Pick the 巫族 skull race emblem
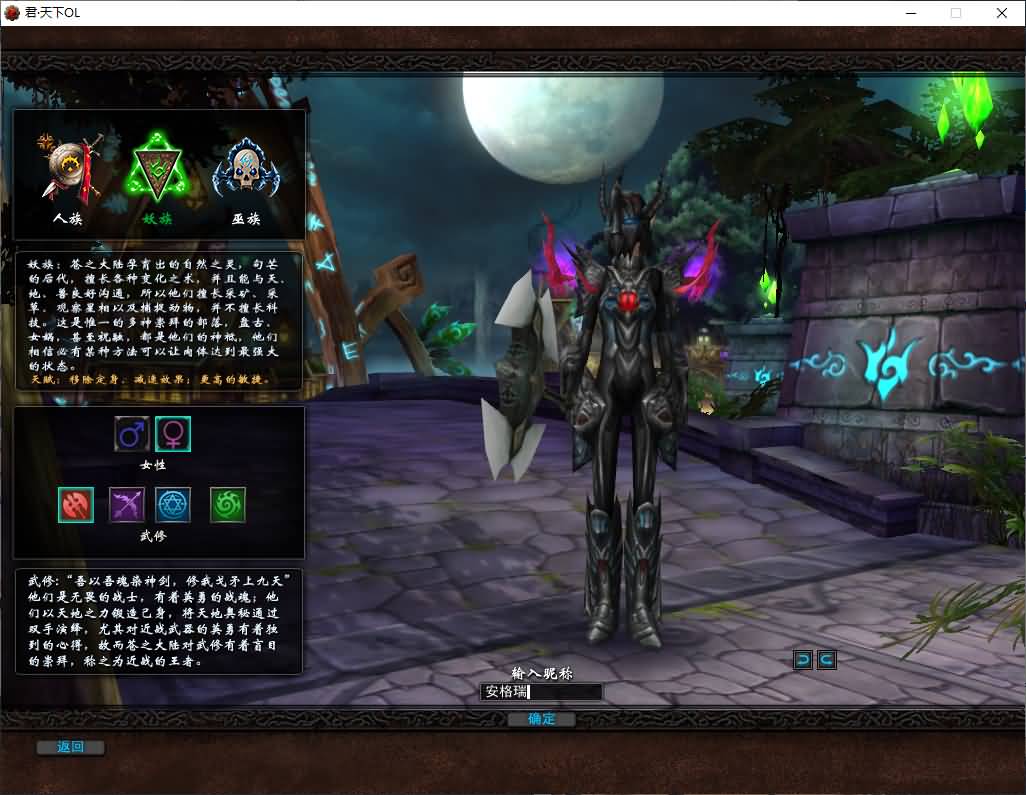1026x795 pixels. point(246,172)
